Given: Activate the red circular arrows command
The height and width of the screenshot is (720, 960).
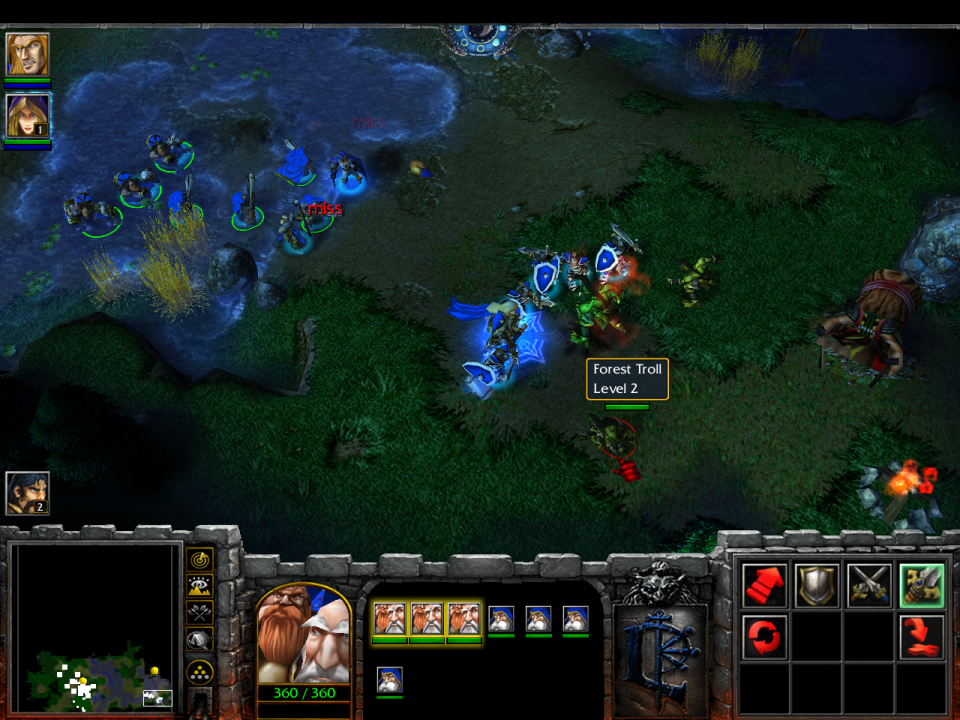Looking at the screenshot, I should tap(764, 638).
